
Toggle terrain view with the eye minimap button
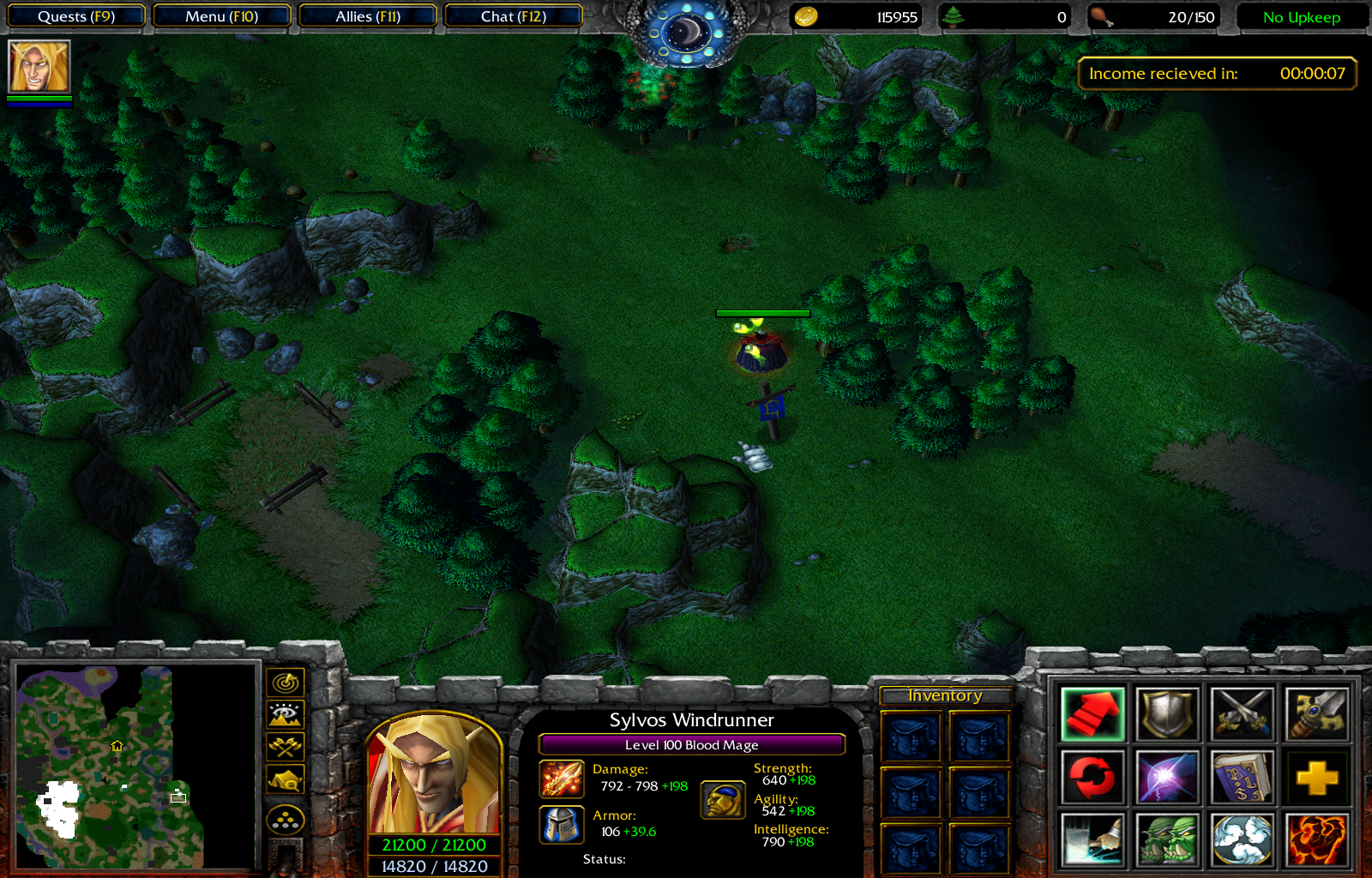click(286, 713)
